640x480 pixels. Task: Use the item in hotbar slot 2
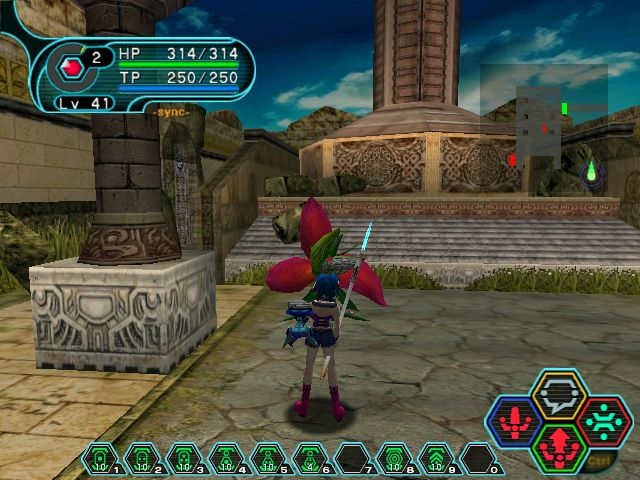coord(142,460)
